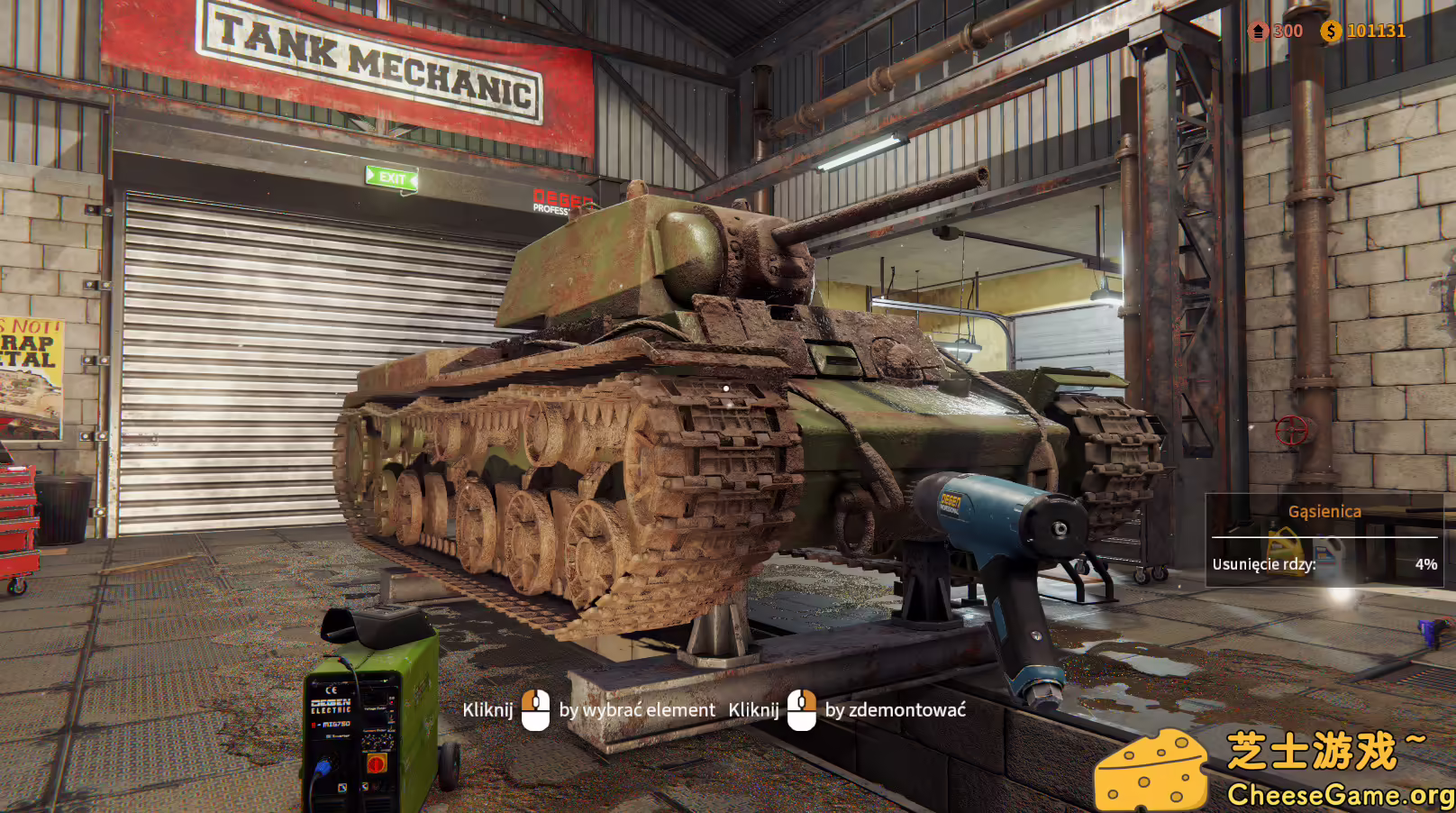Expand the Usunięcie rdzy progress details
The height and width of the screenshot is (813, 1456).
point(1266,564)
